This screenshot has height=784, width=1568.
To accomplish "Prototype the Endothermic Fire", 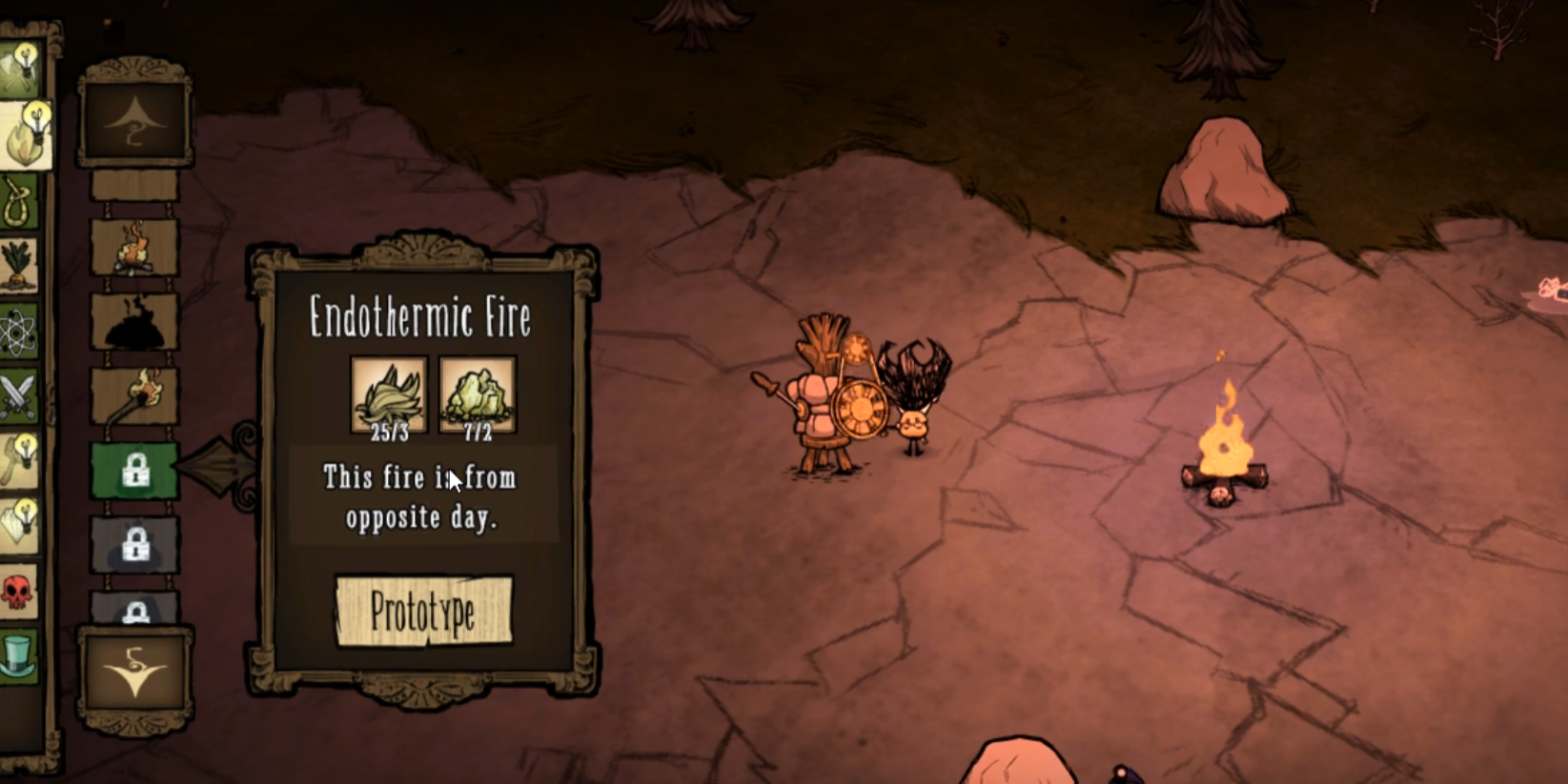I will tap(423, 612).
